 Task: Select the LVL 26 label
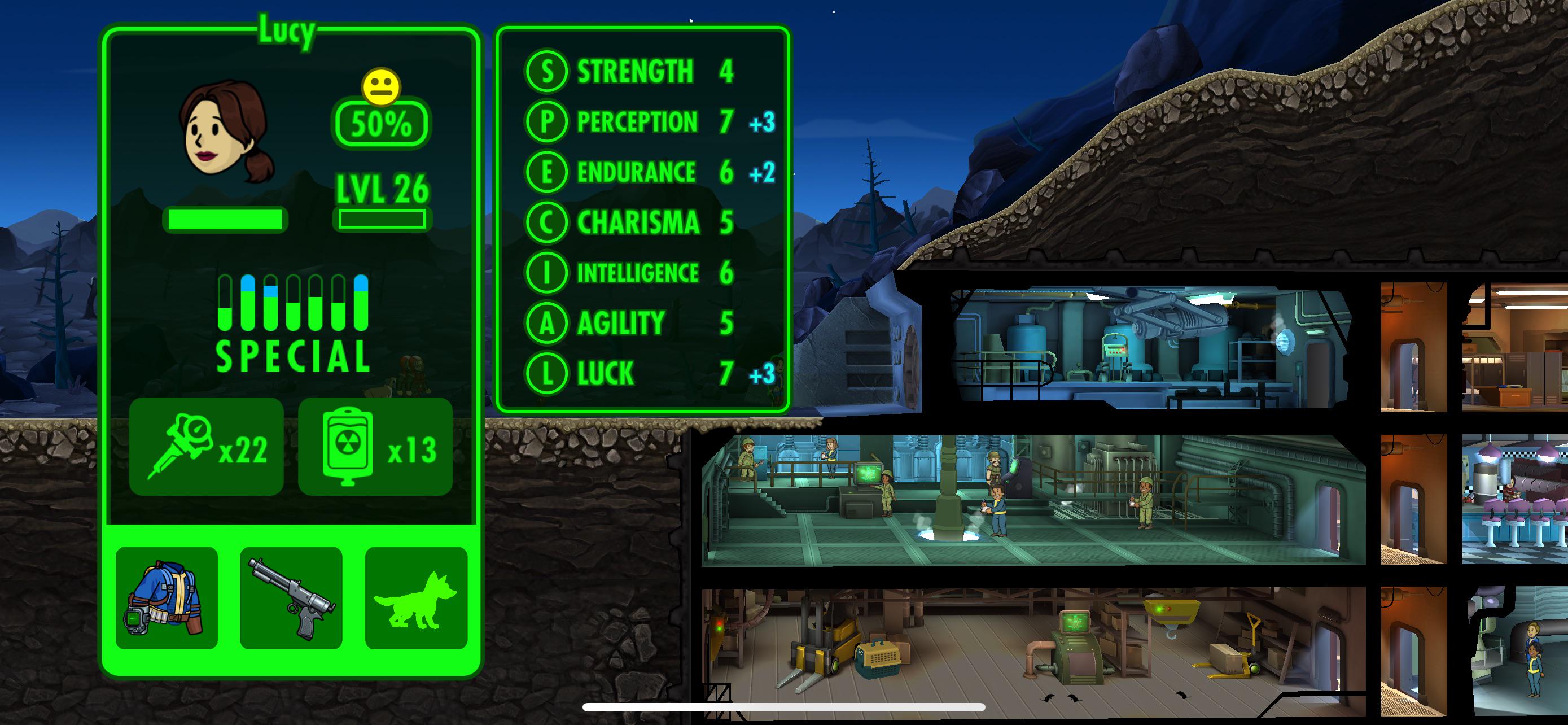[383, 189]
